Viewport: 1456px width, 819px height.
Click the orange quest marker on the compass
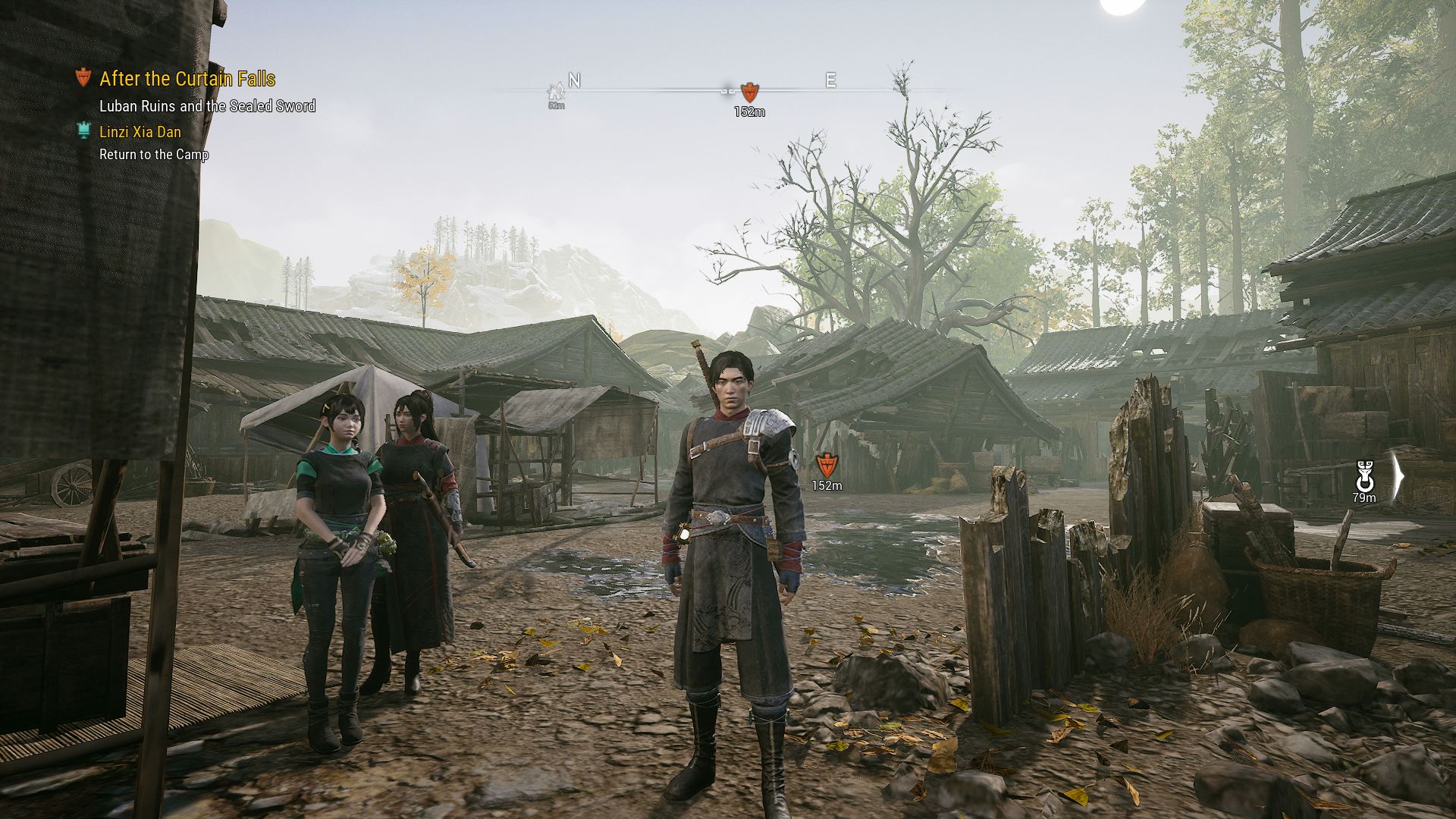(x=749, y=93)
